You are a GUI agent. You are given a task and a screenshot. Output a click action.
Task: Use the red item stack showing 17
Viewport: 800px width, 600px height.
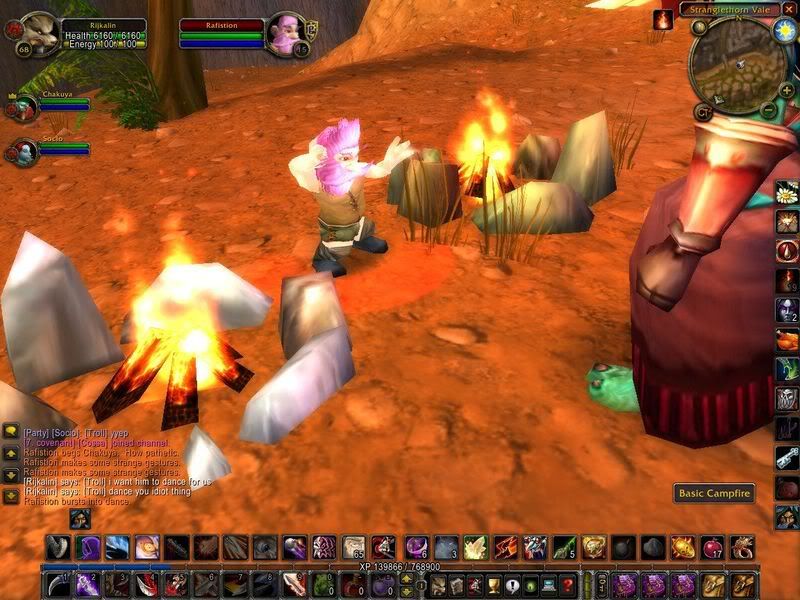(x=712, y=547)
